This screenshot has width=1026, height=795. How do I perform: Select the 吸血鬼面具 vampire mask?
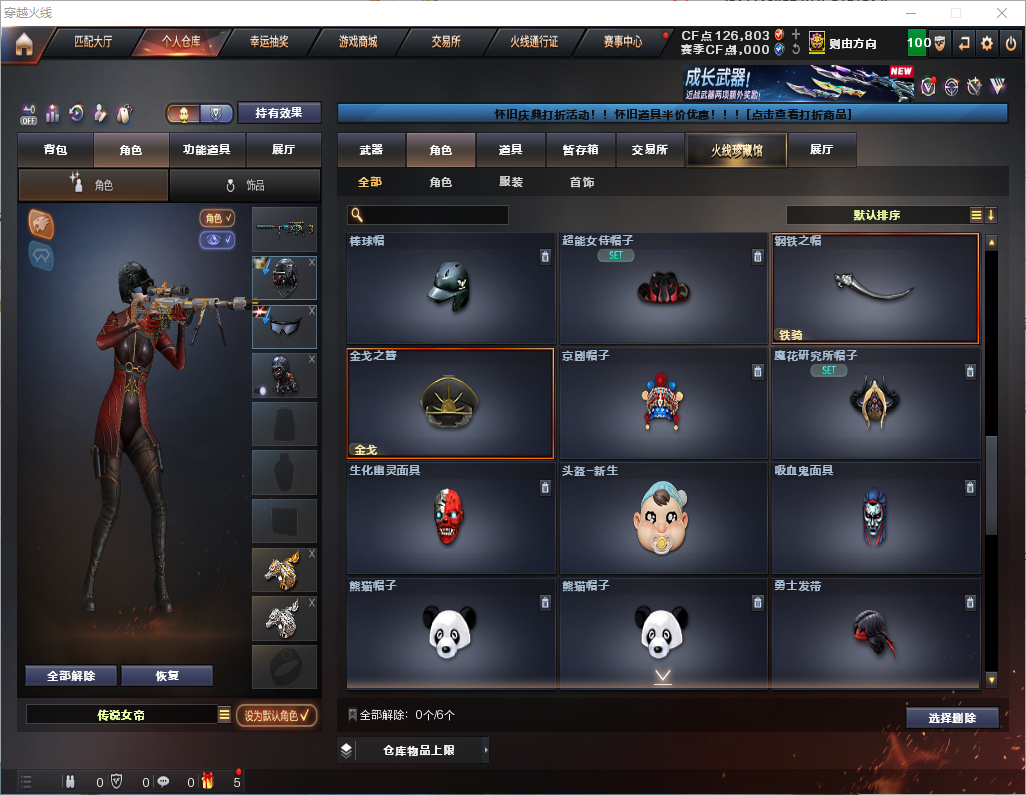click(x=875, y=518)
